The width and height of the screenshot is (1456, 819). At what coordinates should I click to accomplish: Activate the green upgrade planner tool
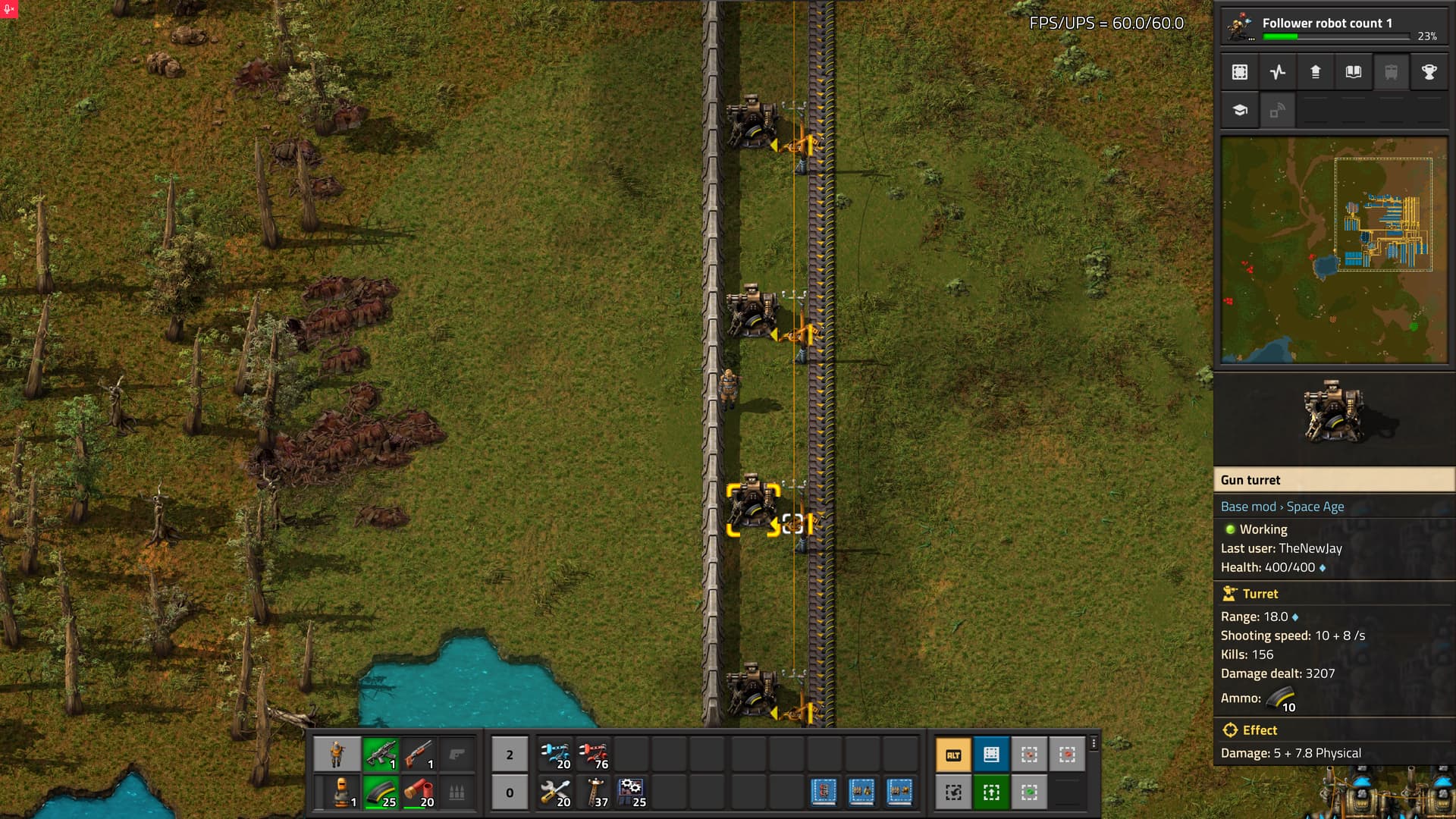pos(991,792)
